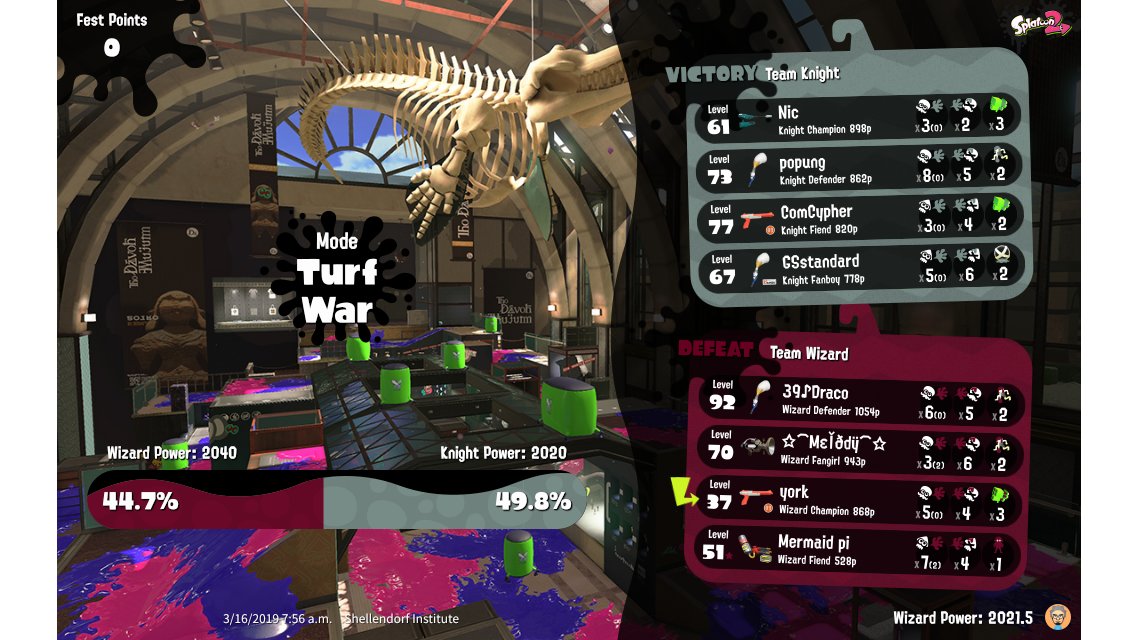The width and height of the screenshot is (1138, 640).
Task: Click GSstandard's player entry
Action: 858,267
